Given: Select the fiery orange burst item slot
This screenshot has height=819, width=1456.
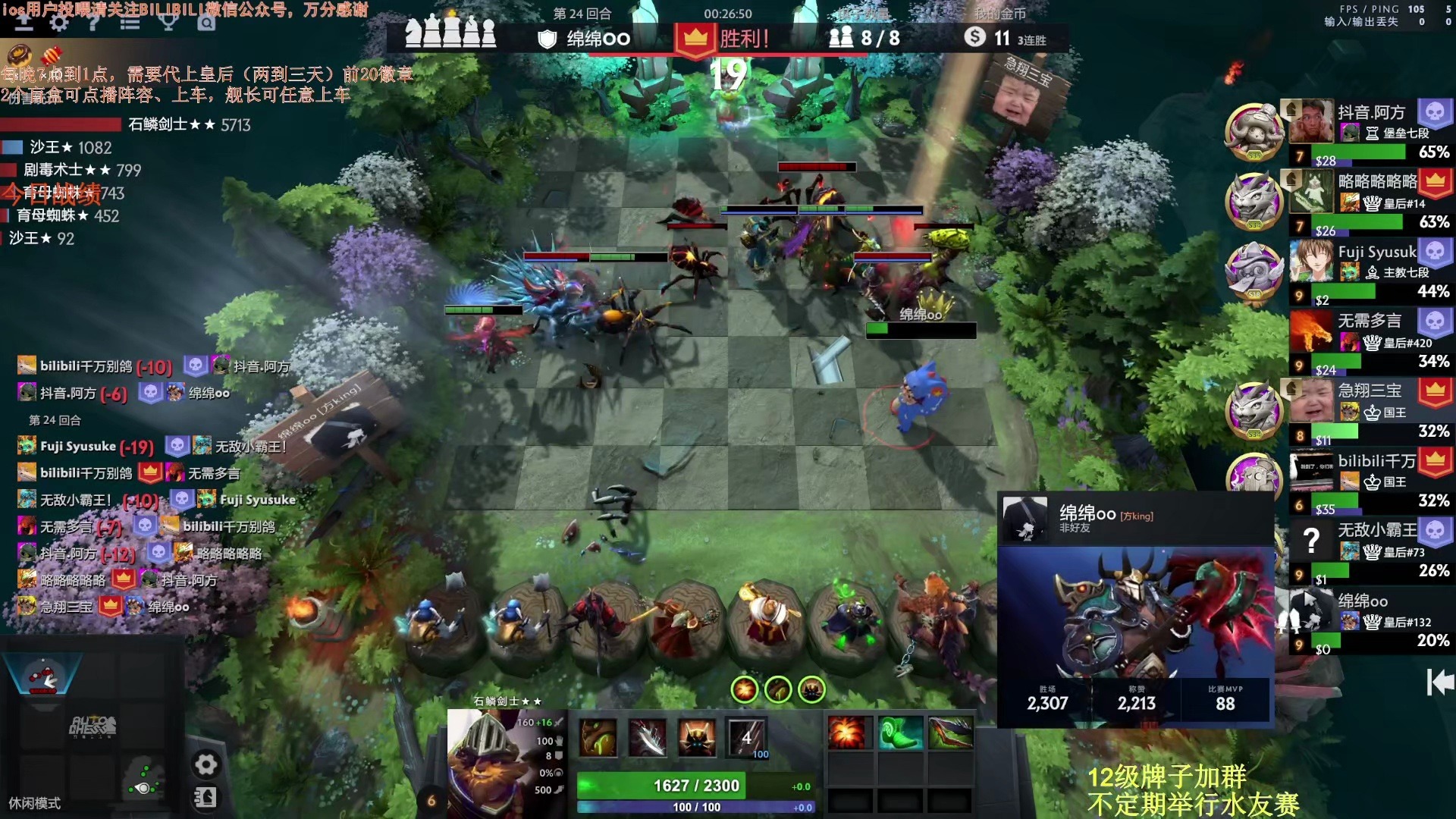Looking at the screenshot, I should point(846,733).
